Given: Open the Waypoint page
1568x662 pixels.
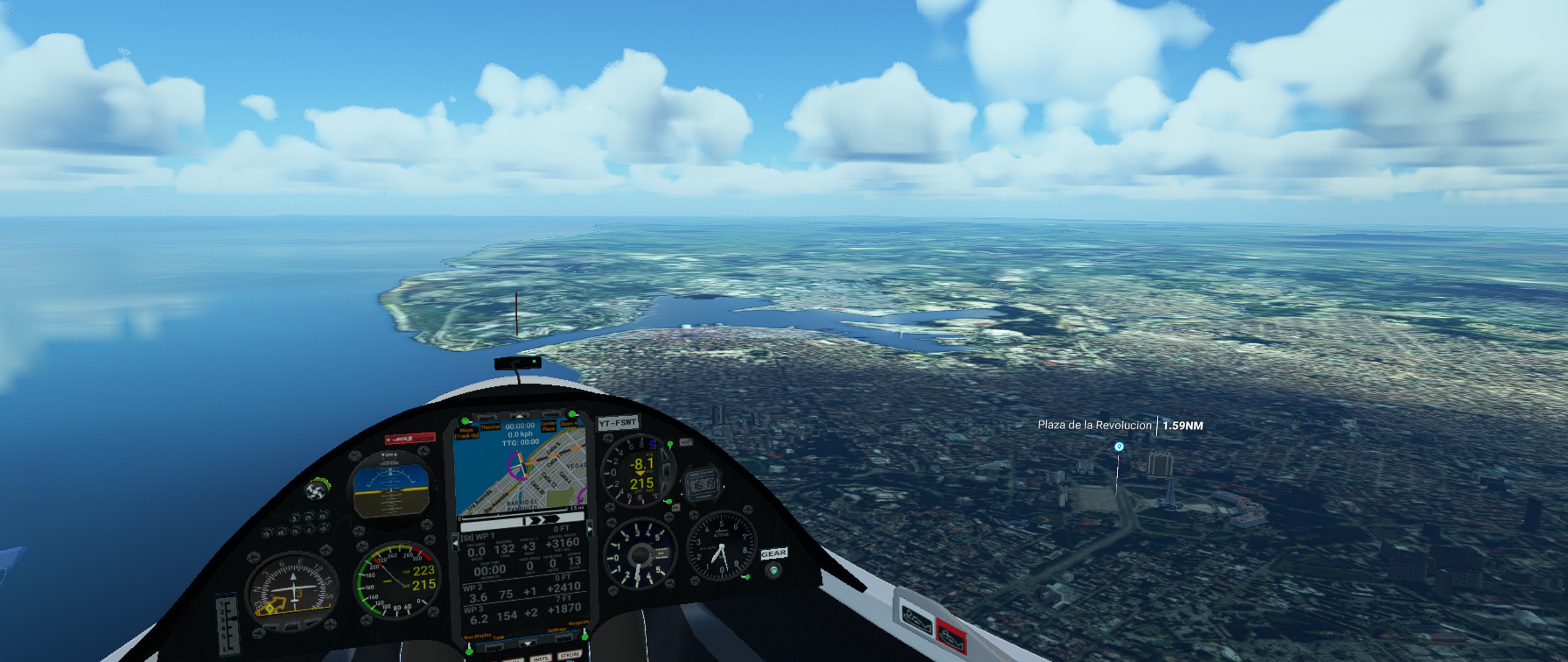Looking at the screenshot, I should click(x=578, y=623).
